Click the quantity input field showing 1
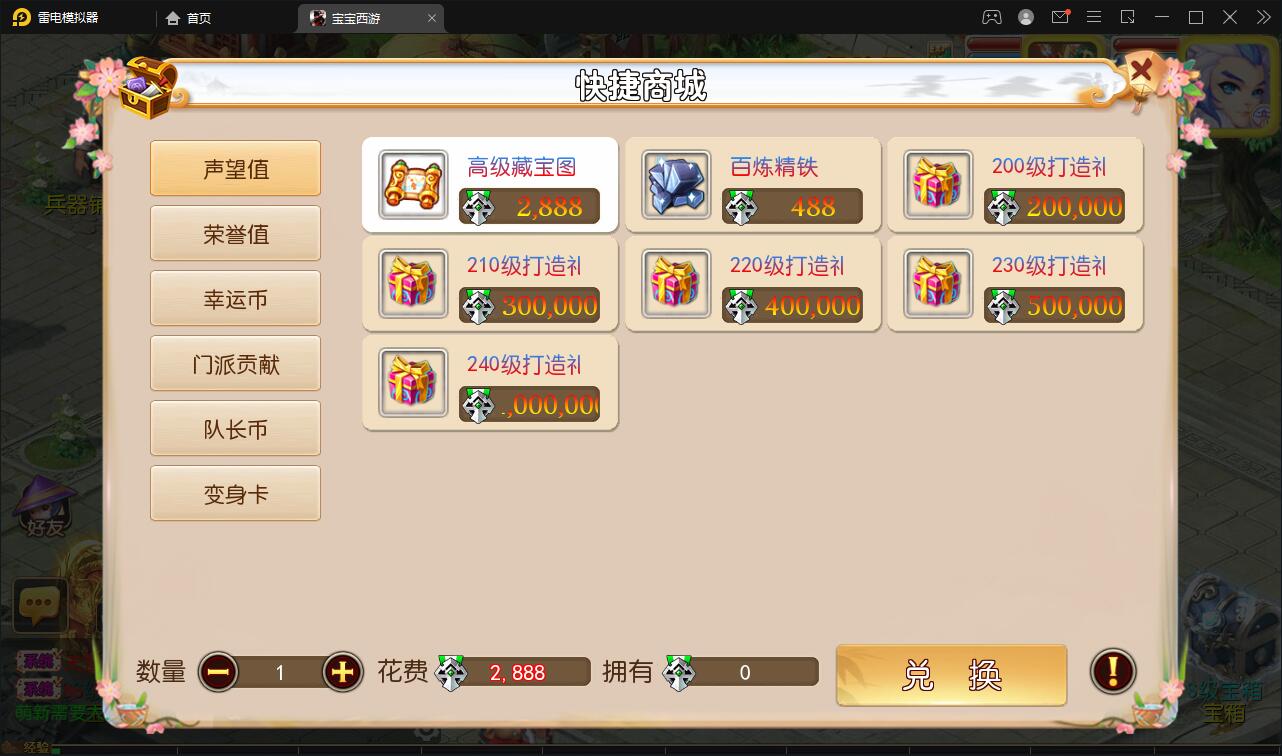The image size is (1282, 756). pyautogui.click(x=280, y=673)
